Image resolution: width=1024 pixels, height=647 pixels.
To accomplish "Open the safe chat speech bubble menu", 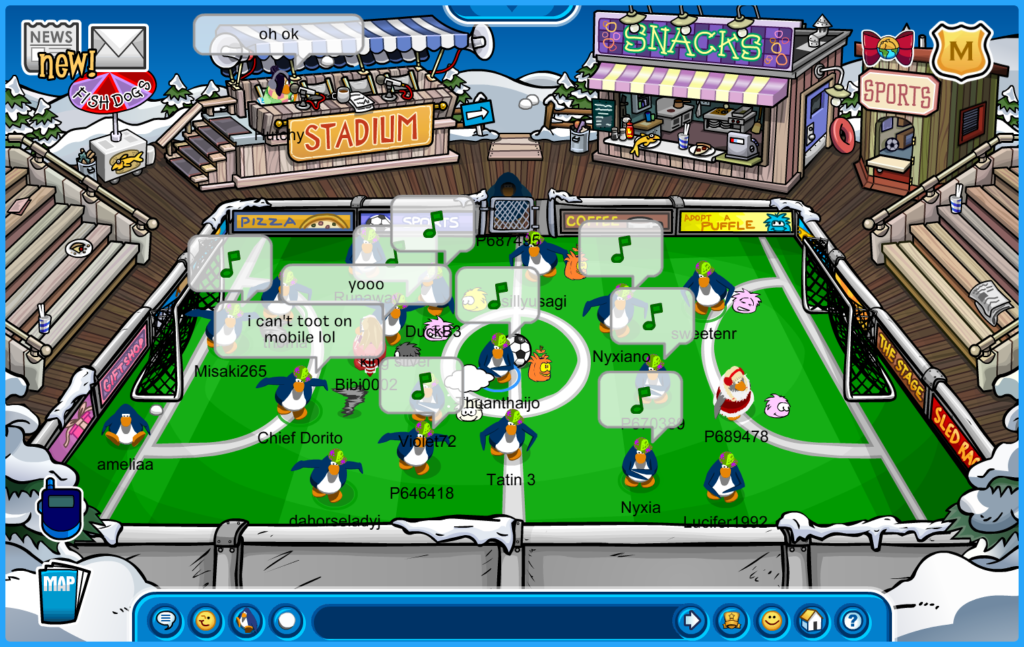I will click(x=166, y=621).
